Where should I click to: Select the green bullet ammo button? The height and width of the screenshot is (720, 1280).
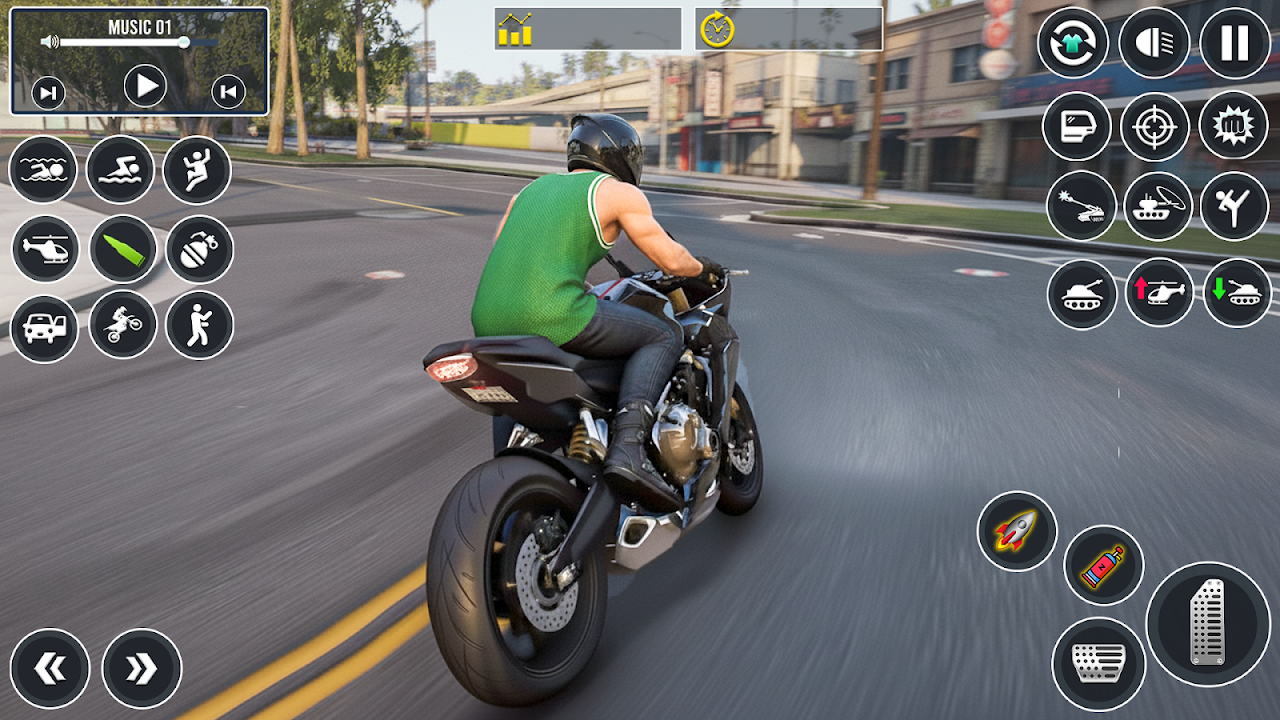(123, 248)
